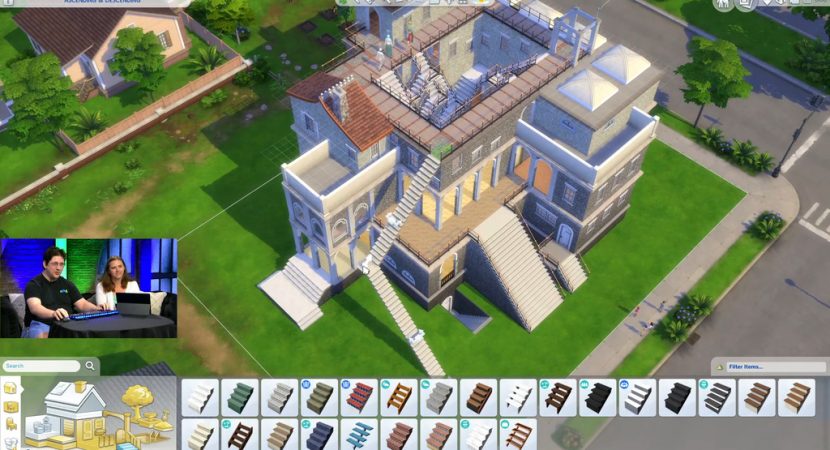Viewport: 830px width, 450px height.
Task: Choose the black staircase swatch
Action: [599, 397]
